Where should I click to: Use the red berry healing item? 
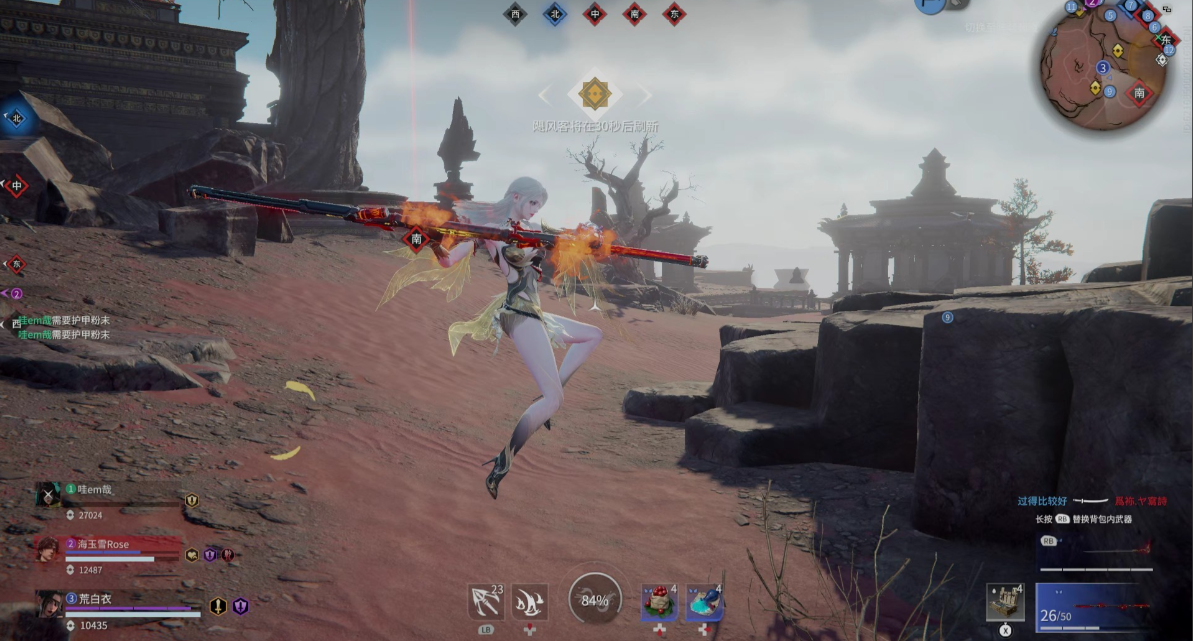(659, 602)
